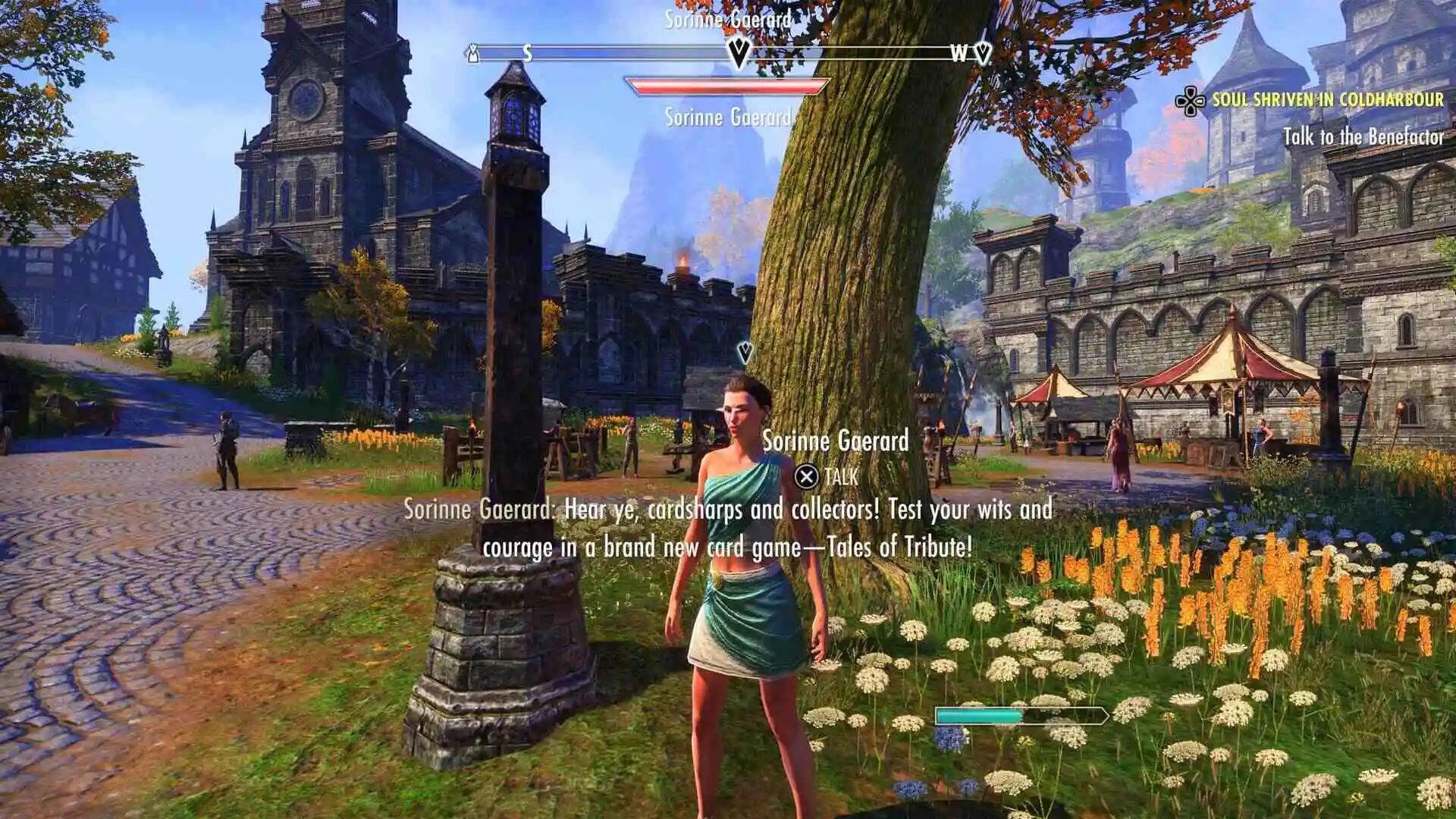
Task: Click the Sorinne Gaerard name above the TALK prompt
Action: pos(836,441)
